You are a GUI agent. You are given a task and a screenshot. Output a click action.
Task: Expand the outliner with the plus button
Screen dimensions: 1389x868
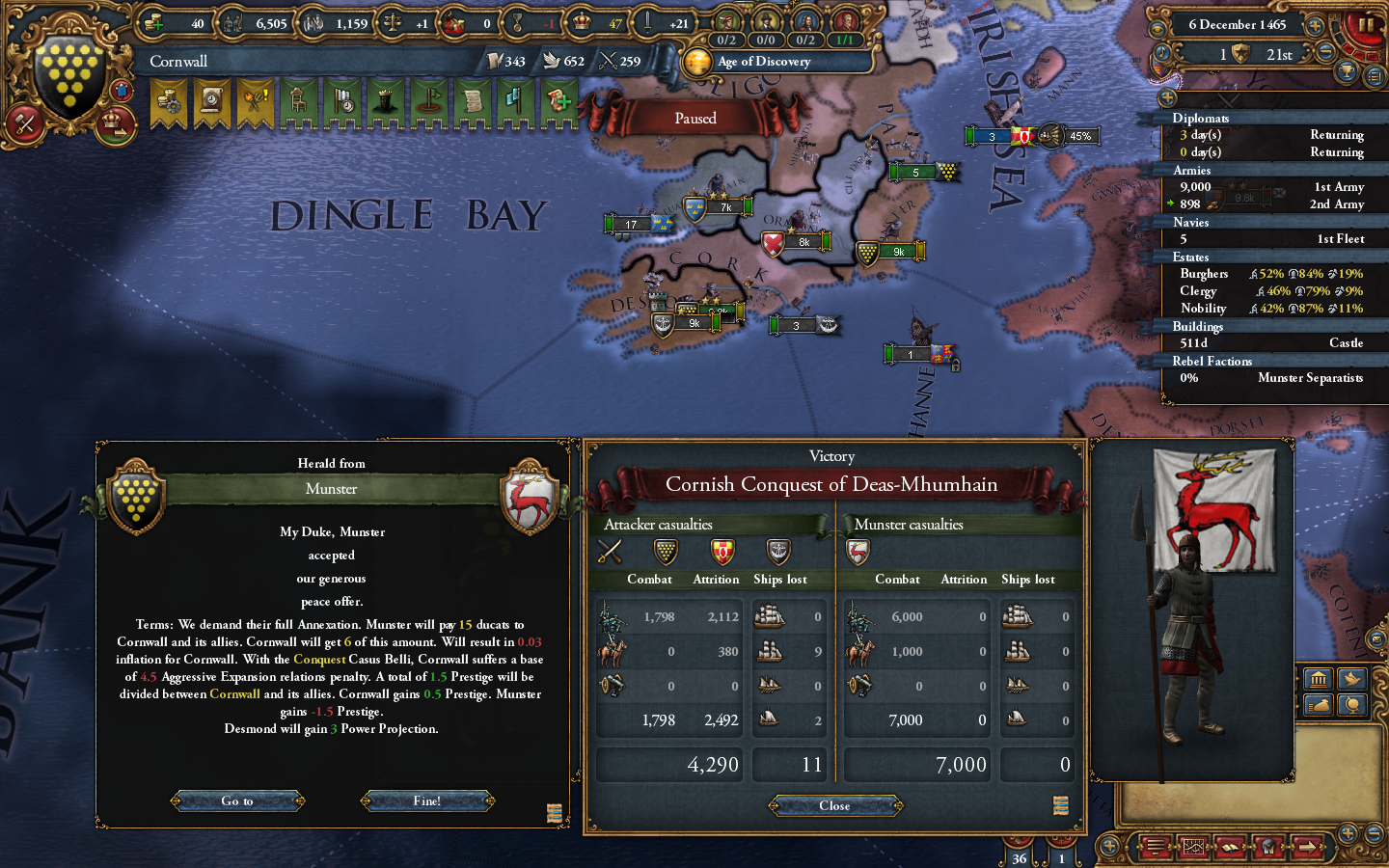(x=1167, y=97)
